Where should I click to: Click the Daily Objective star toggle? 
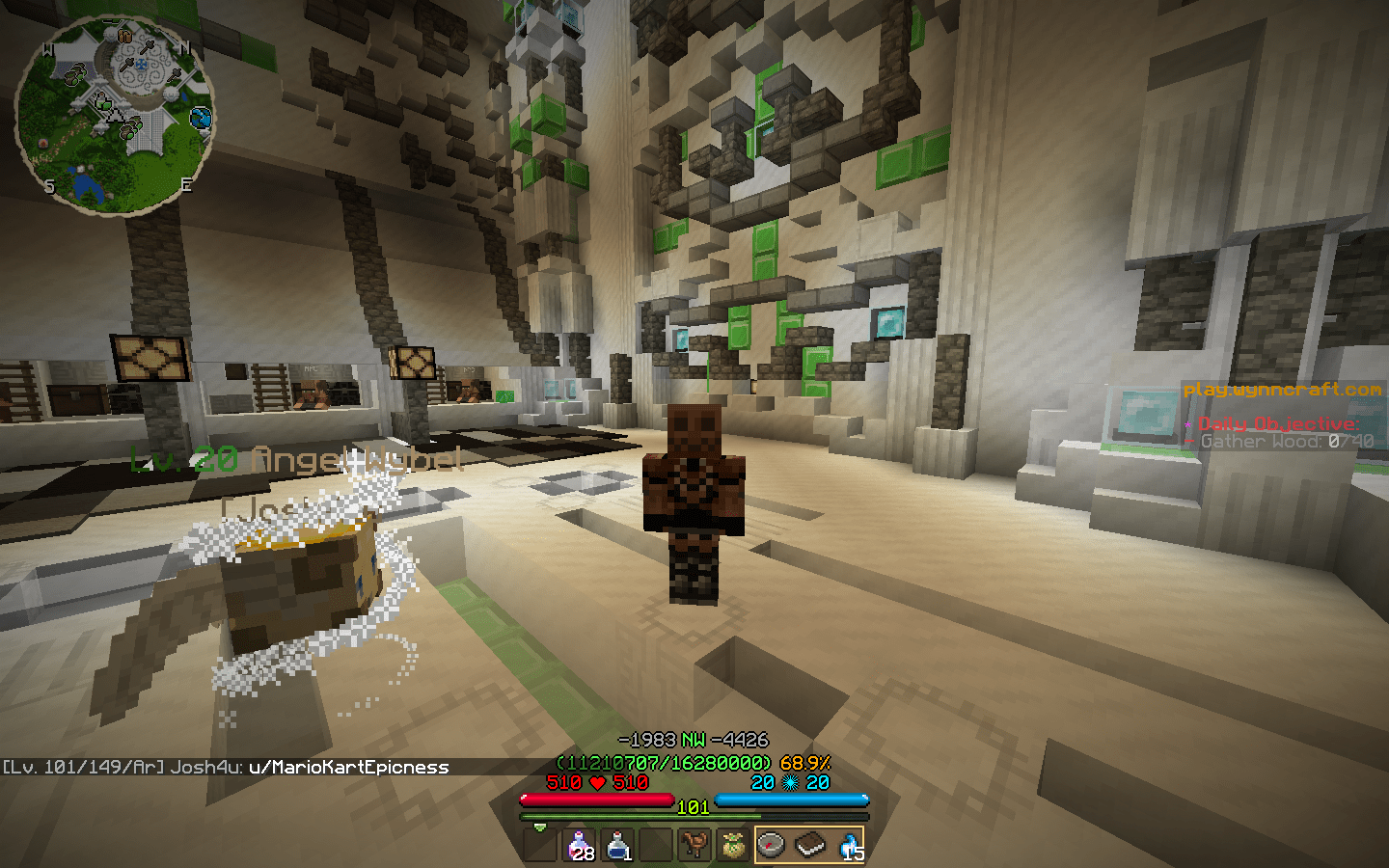tap(1188, 422)
